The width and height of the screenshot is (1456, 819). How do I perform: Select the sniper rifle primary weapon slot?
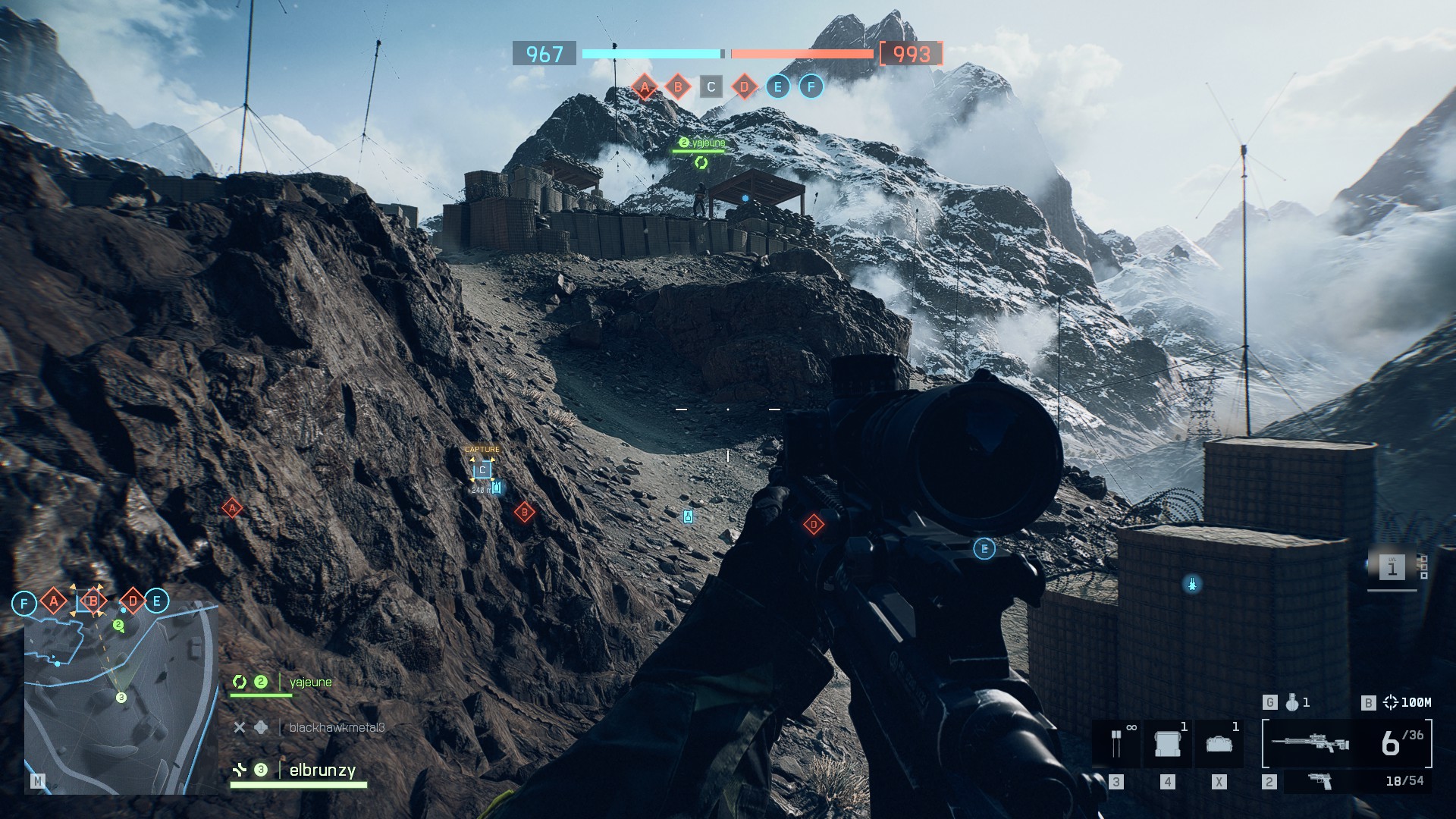[1310, 743]
